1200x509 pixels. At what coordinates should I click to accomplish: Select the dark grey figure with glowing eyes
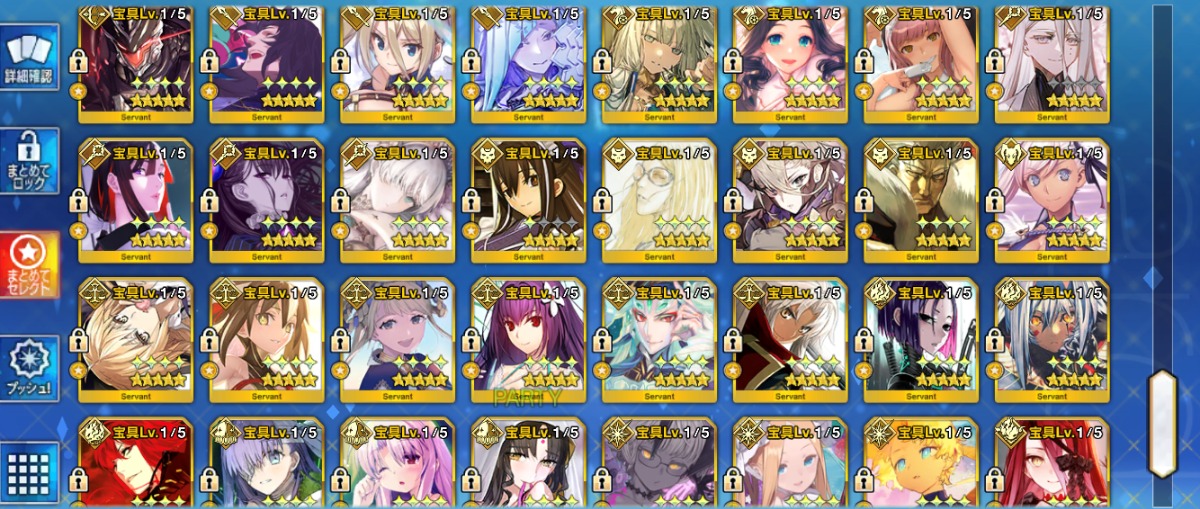tap(659, 464)
